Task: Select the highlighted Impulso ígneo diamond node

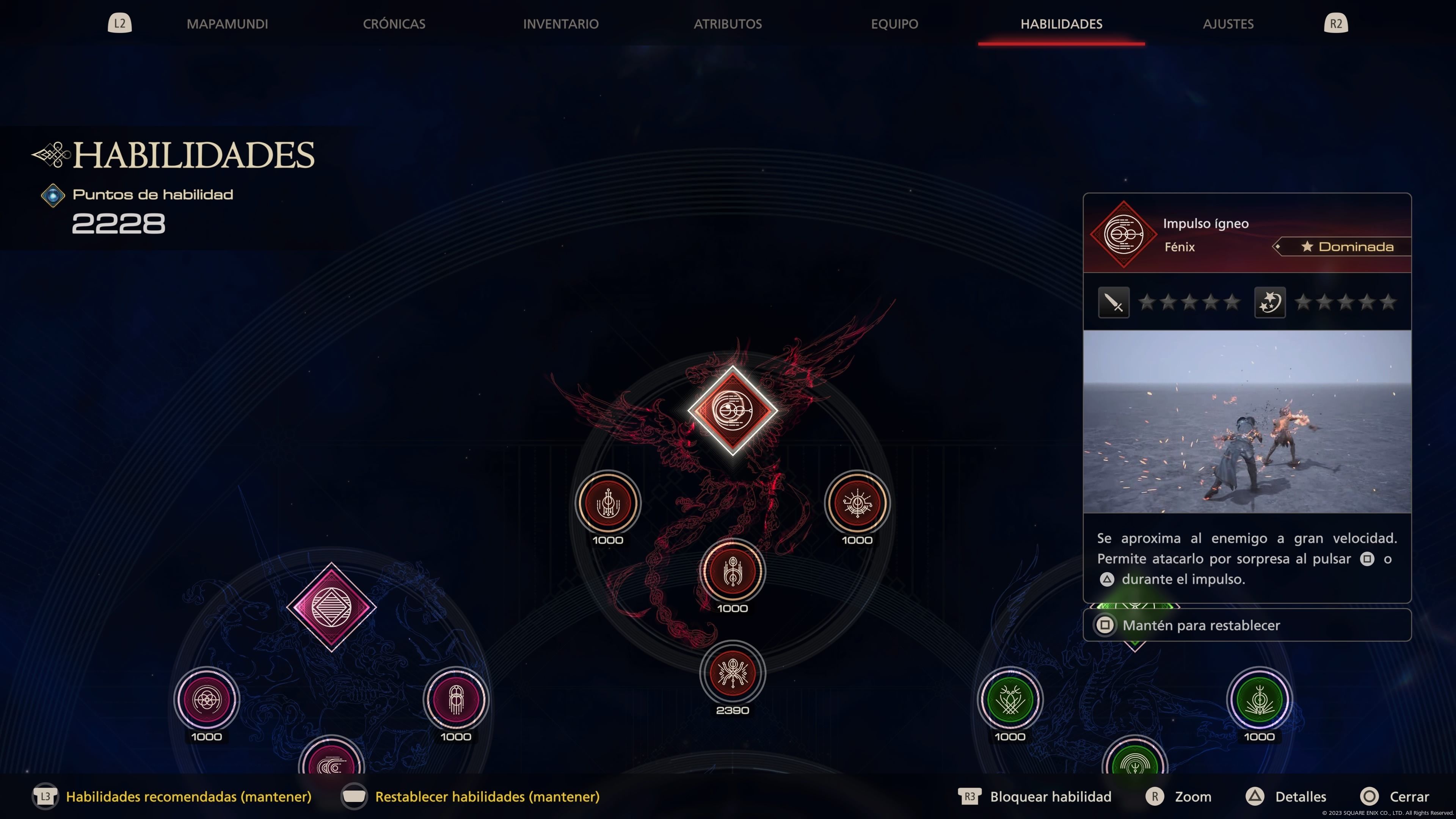Action: click(733, 410)
